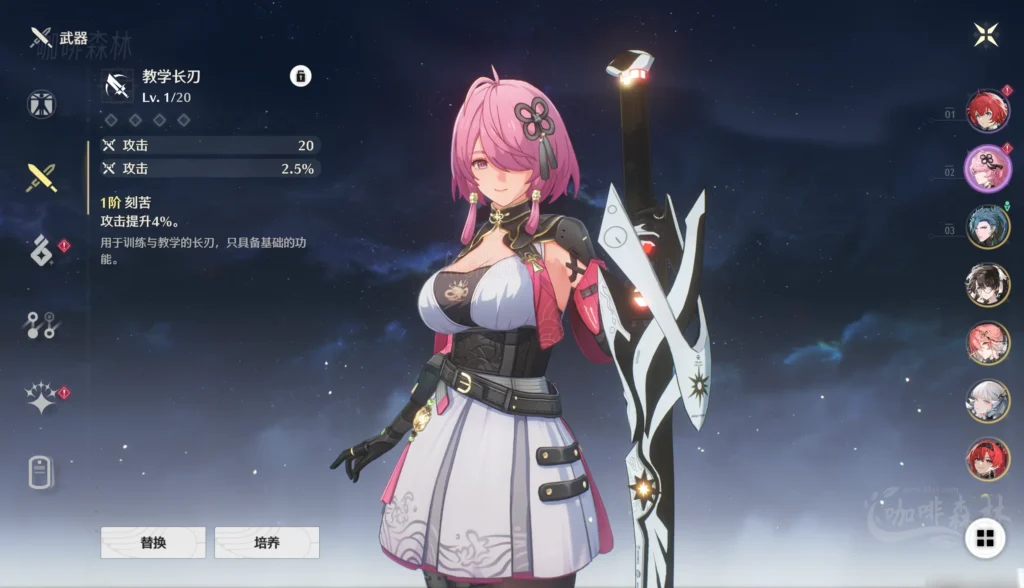Switch to the character attributes tab
The width and height of the screenshot is (1024, 588).
42,104
